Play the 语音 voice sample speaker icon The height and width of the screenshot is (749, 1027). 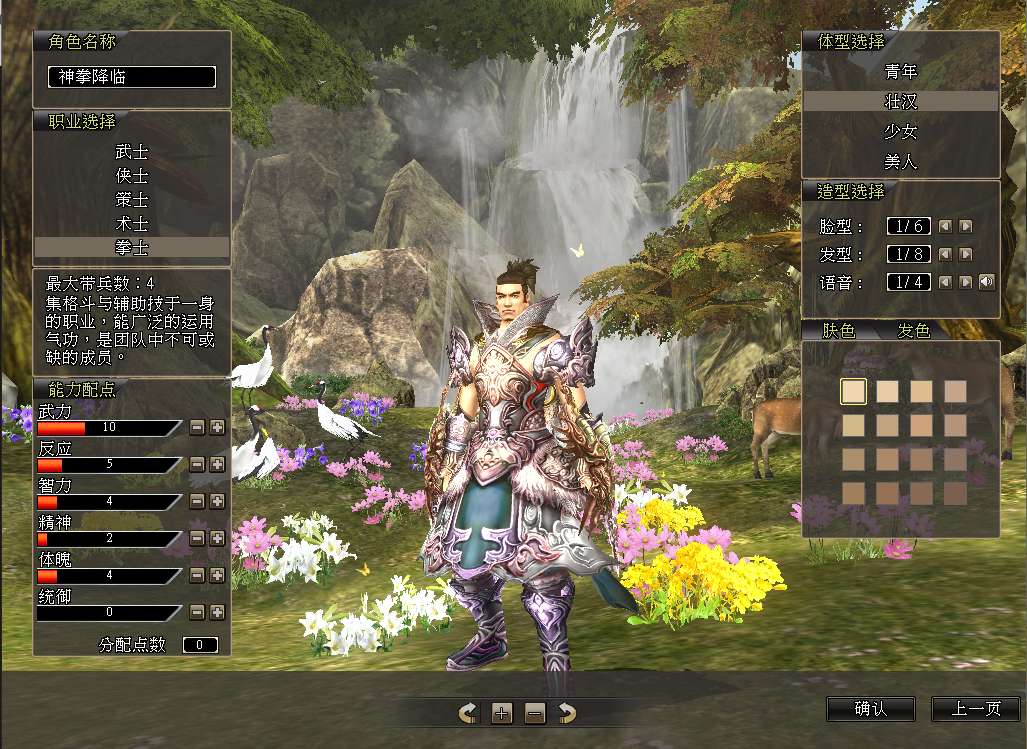(987, 282)
